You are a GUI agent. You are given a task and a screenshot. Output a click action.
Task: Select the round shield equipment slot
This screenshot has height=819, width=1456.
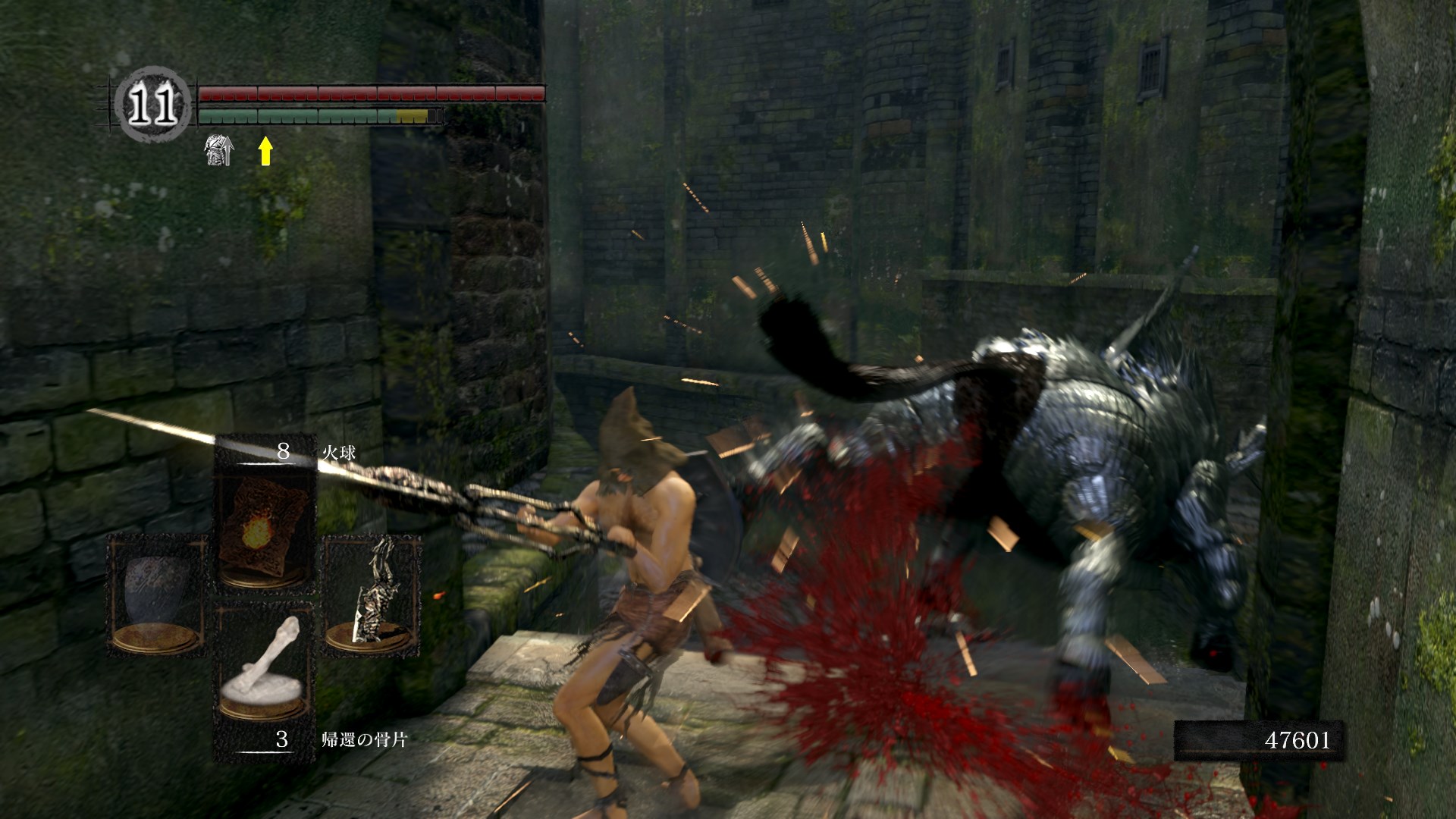pos(157,595)
